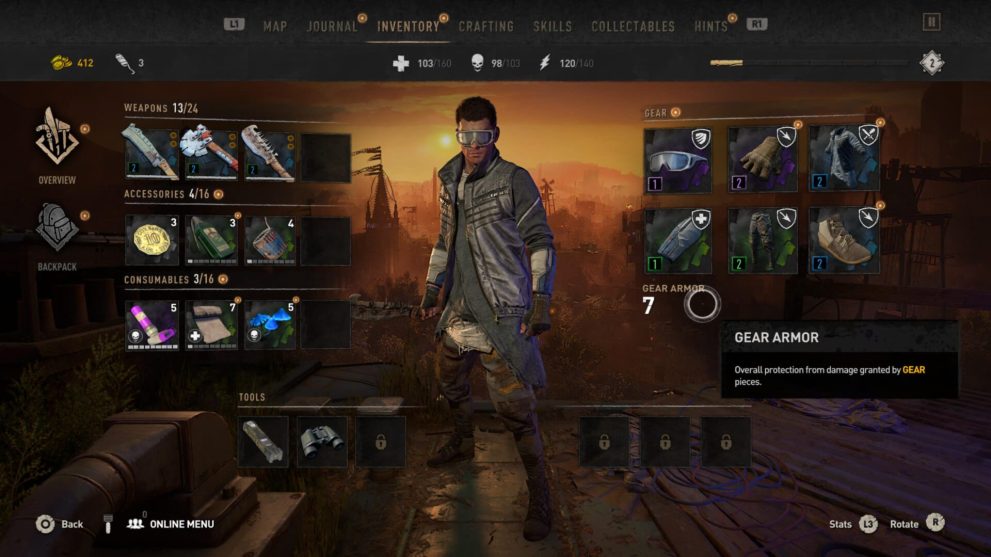Viewport: 991px width, 557px height.
Task: Click the pause icon
Action: (x=931, y=21)
